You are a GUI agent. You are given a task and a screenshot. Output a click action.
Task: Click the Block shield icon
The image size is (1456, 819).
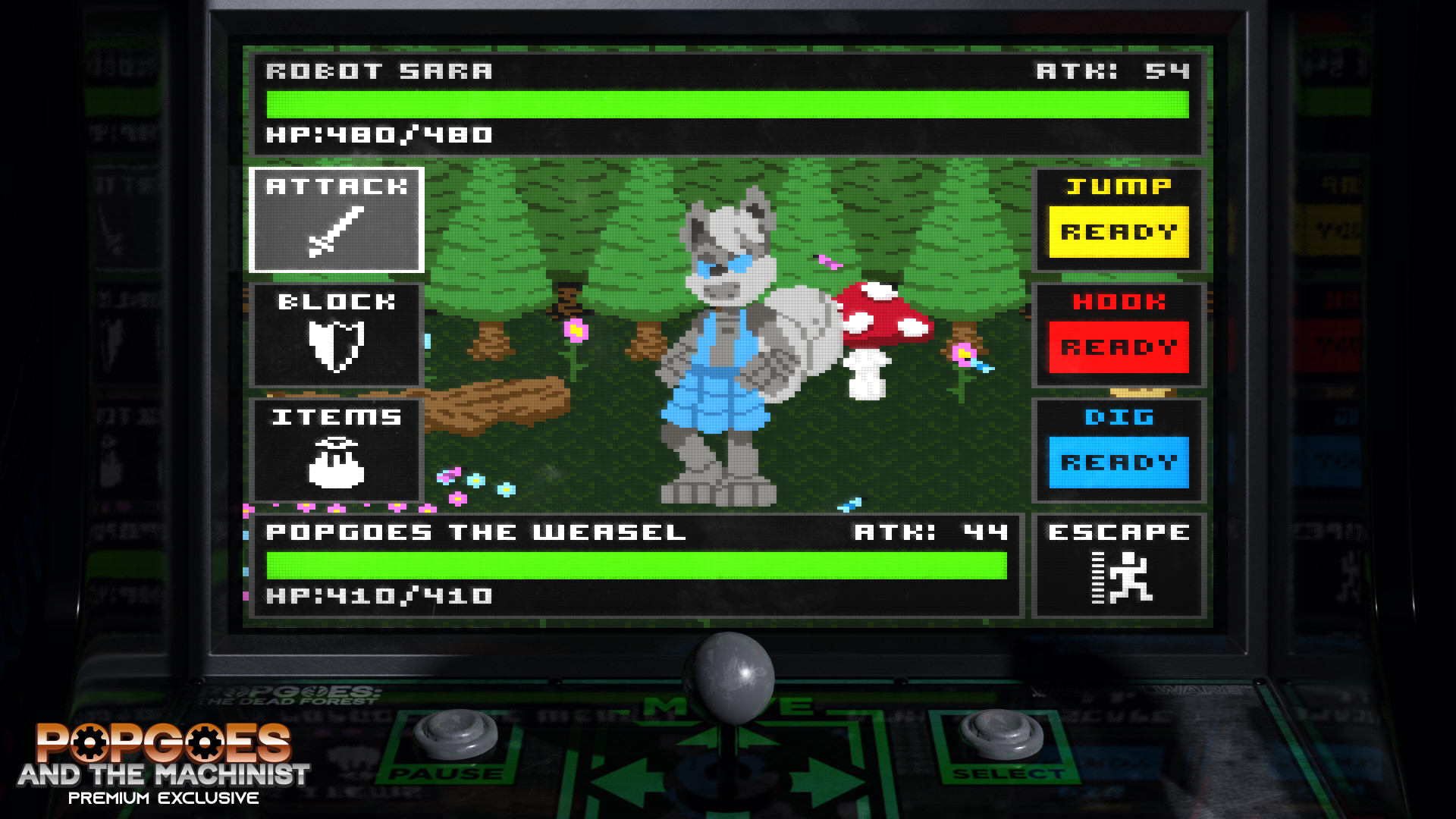point(337,345)
